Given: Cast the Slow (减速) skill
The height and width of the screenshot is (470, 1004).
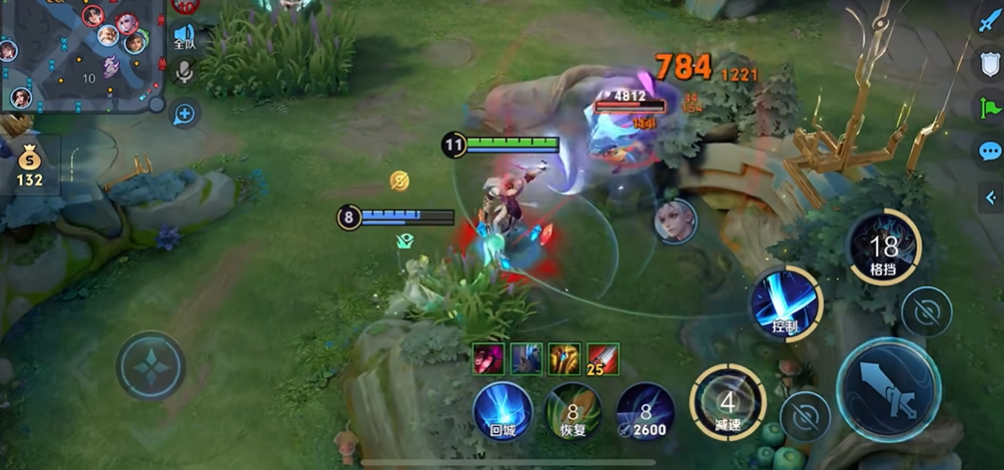Looking at the screenshot, I should (728, 403).
